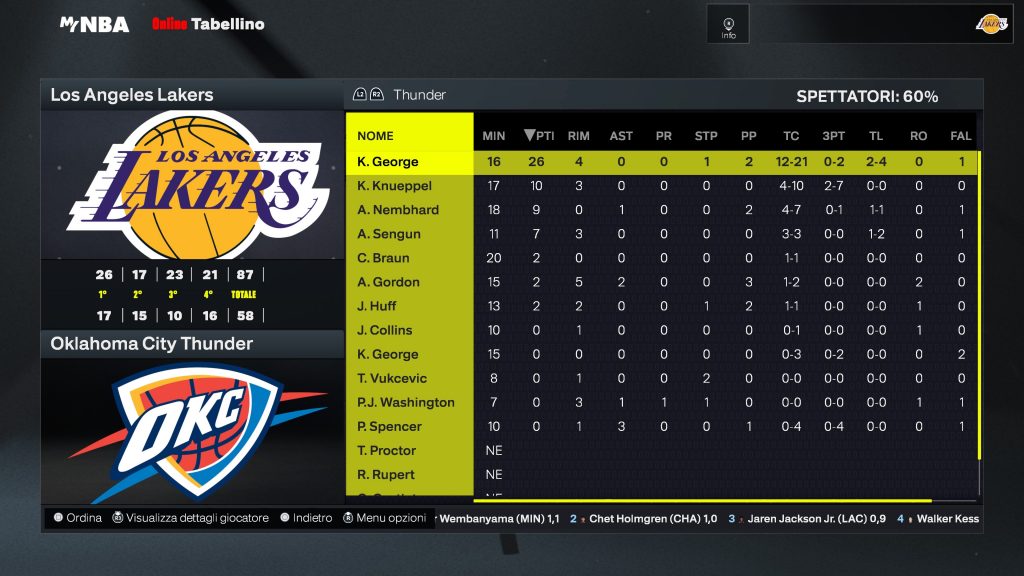Choose the T. Vukcevic player row
Viewport: 1024px width, 576px height.
pyautogui.click(x=392, y=378)
